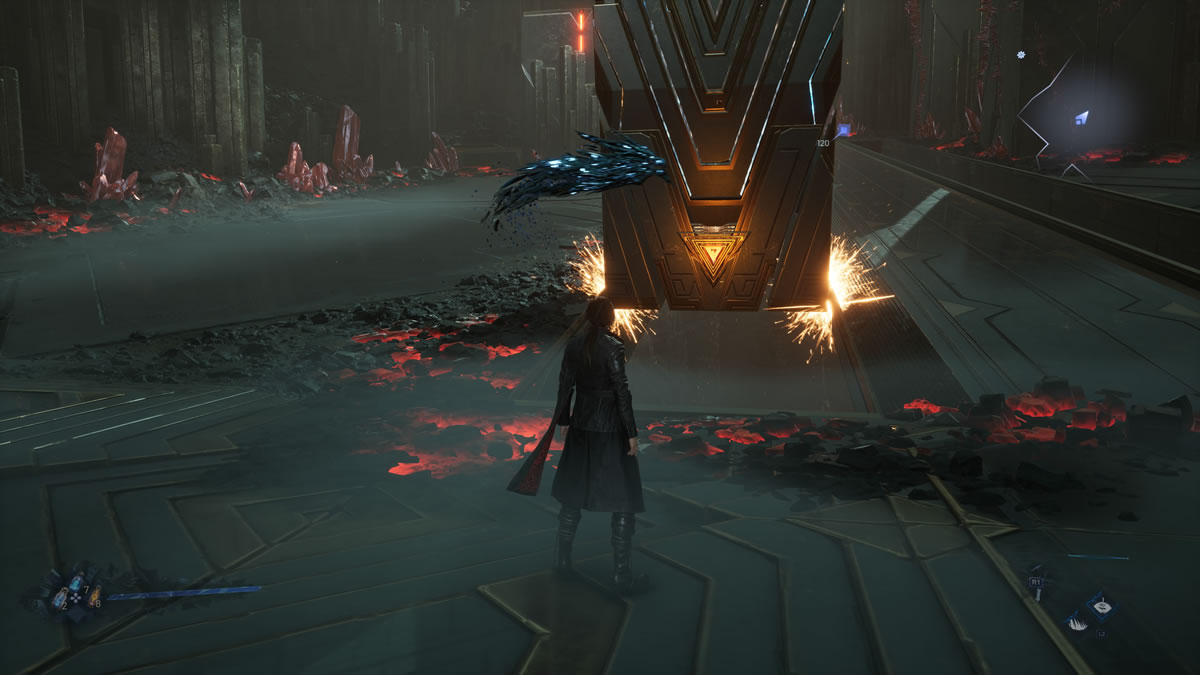Select the blue vial with count 2
This screenshot has height=675, width=1200.
pyautogui.click(x=58, y=598)
